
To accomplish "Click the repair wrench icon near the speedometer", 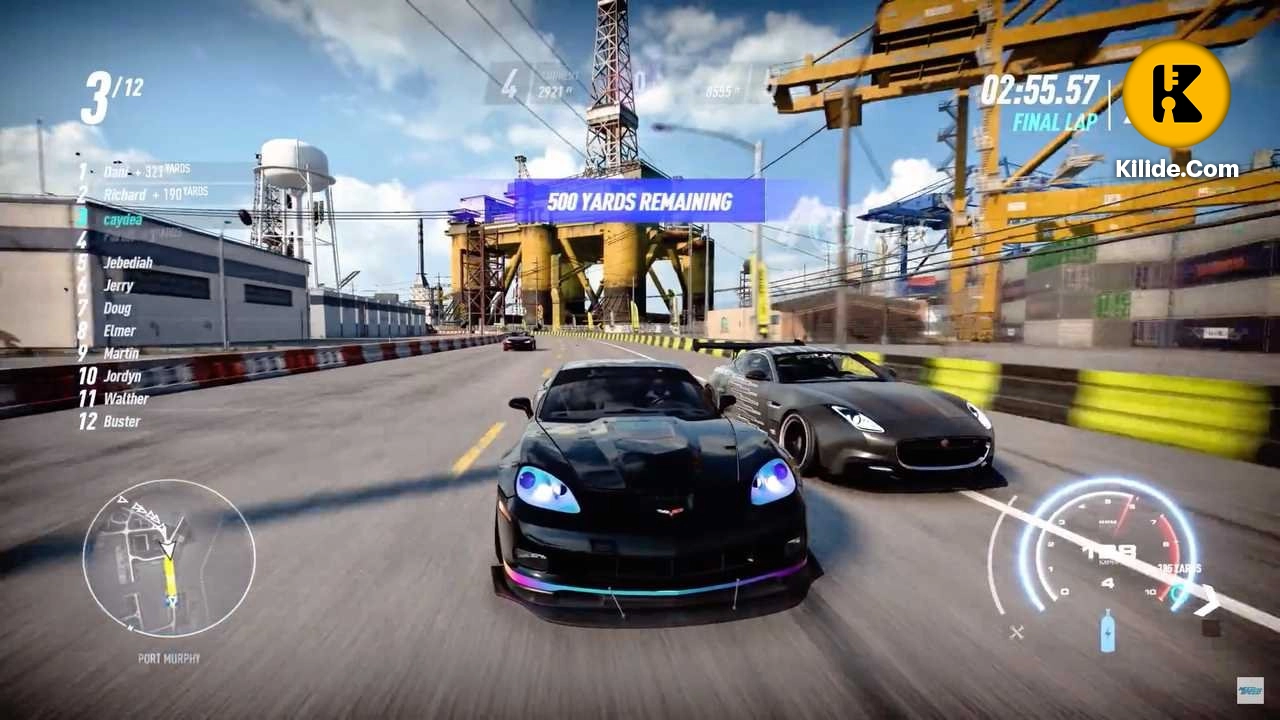I will point(1016,631).
